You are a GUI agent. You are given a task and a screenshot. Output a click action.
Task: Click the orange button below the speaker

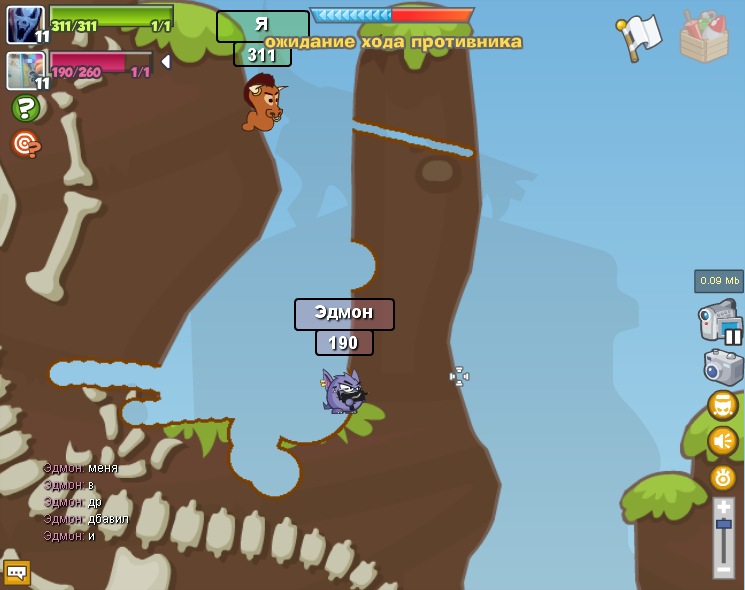coord(722,477)
